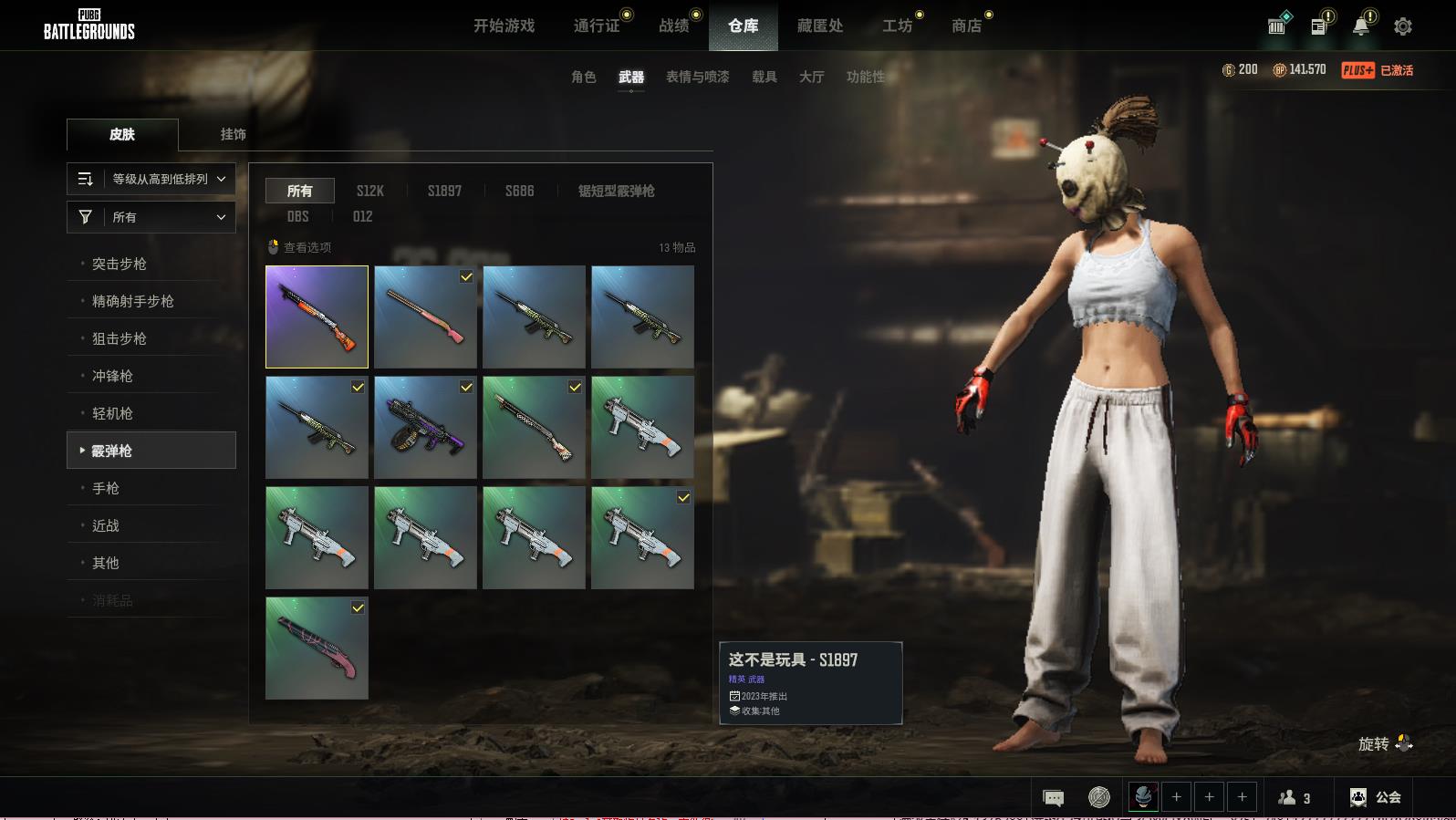The height and width of the screenshot is (820, 1456).
Task: Select the orange S1897 skin with purple background
Action: click(x=317, y=317)
